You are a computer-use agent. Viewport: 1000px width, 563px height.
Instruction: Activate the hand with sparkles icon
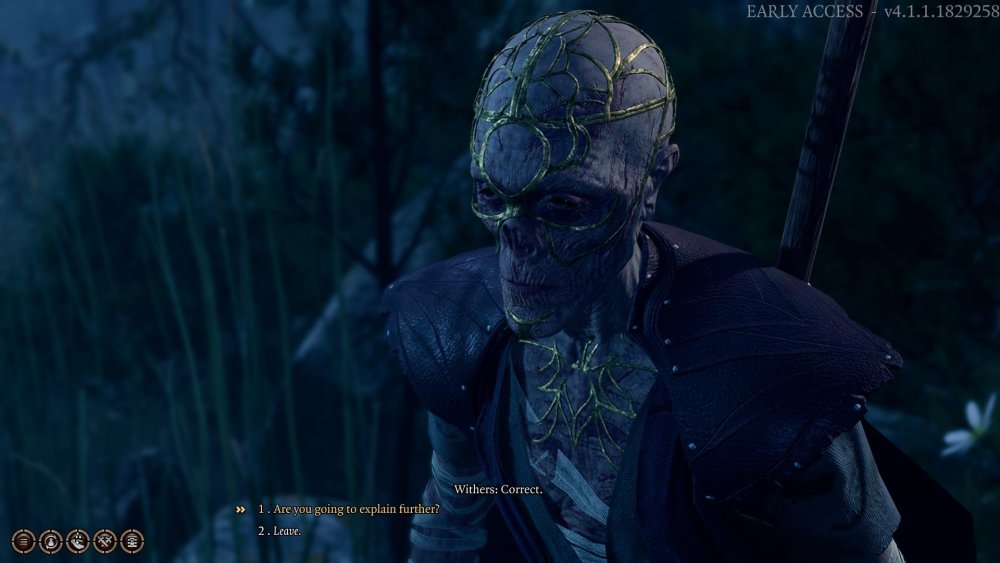78,542
